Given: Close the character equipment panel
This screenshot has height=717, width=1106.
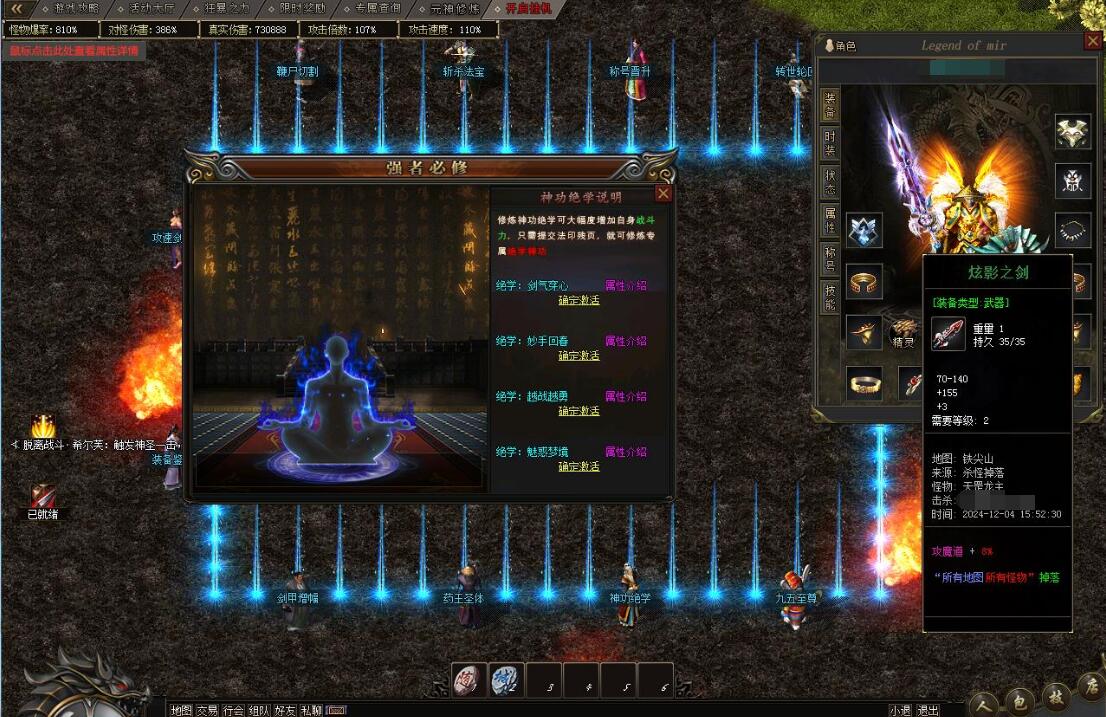Looking at the screenshot, I should 1093,42.
